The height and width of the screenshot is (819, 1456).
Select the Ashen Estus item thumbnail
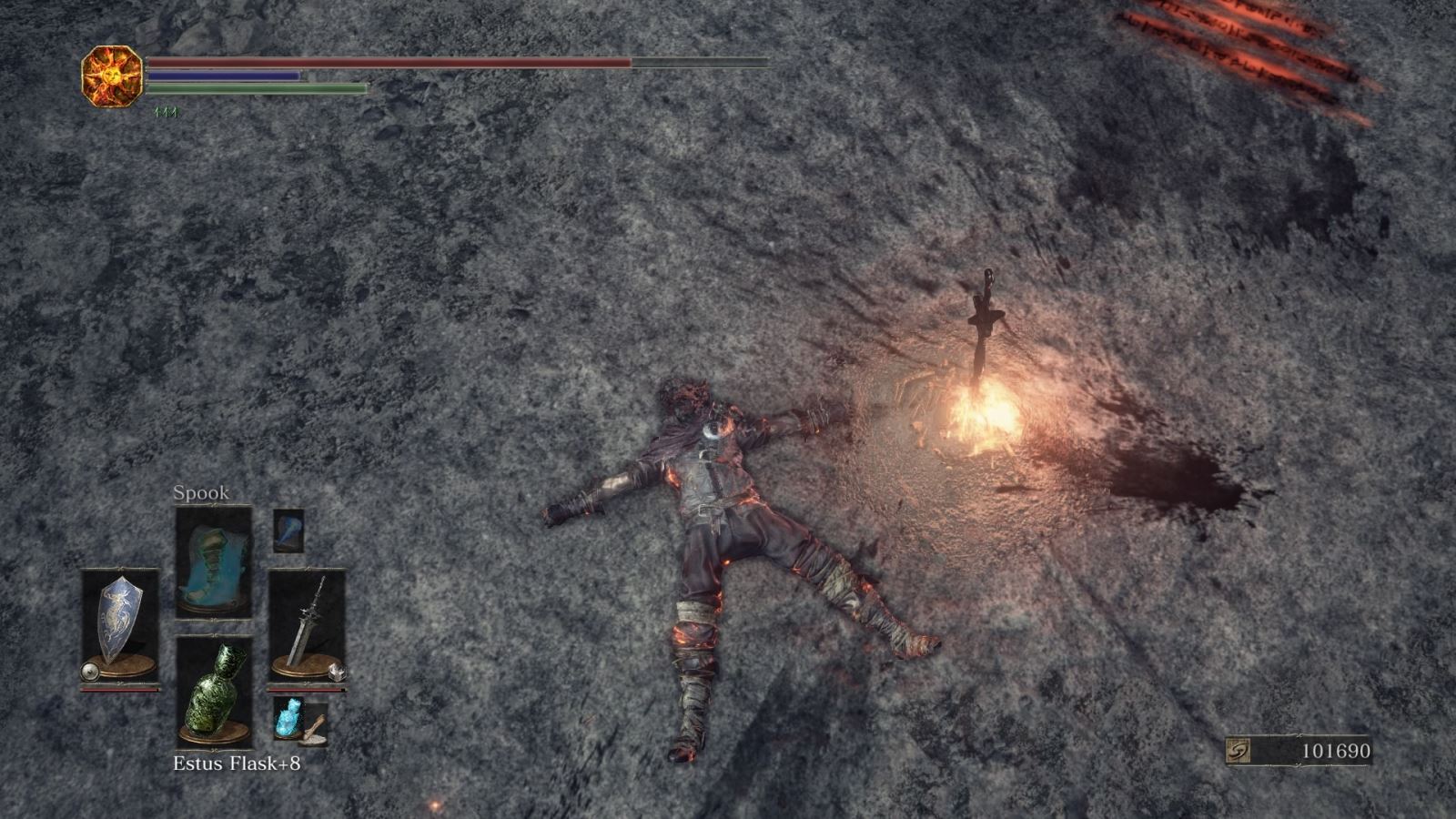287,719
